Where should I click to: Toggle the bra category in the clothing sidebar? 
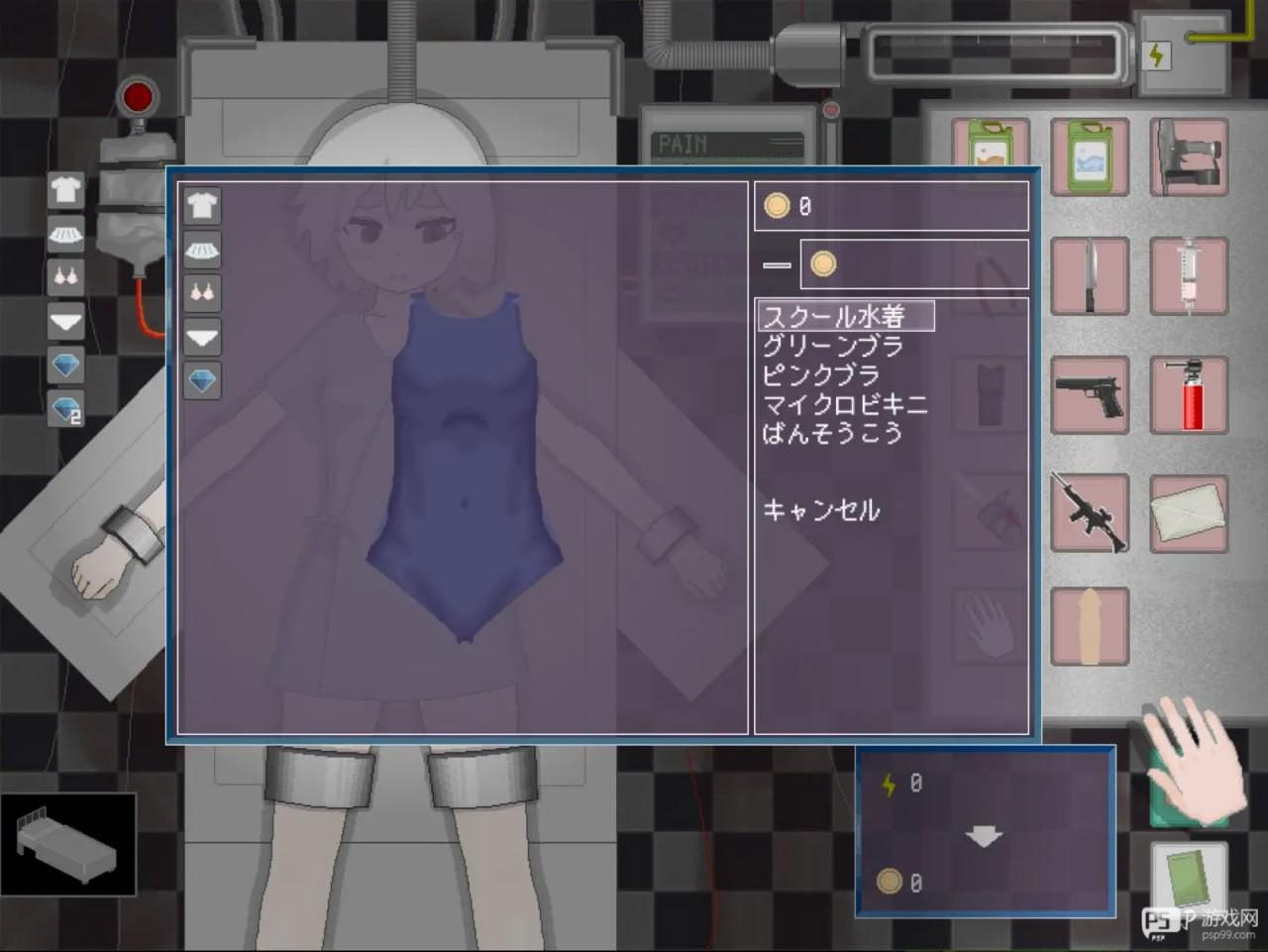tap(66, 276)
